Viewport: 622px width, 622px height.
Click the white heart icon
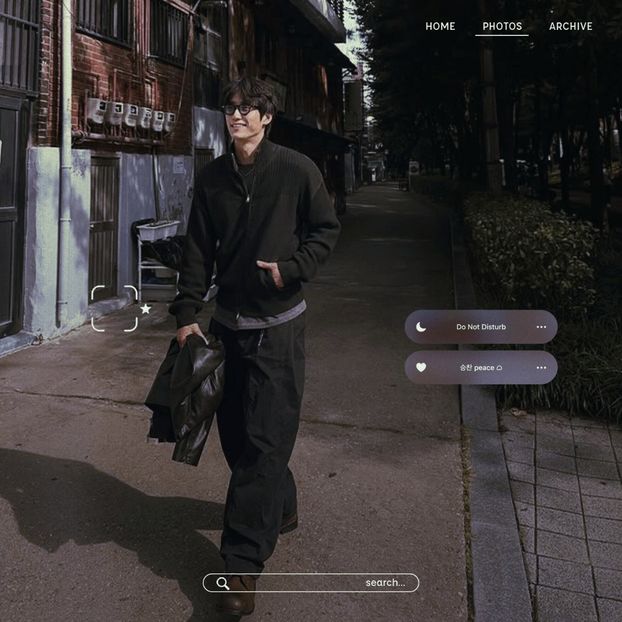point(421,367)
